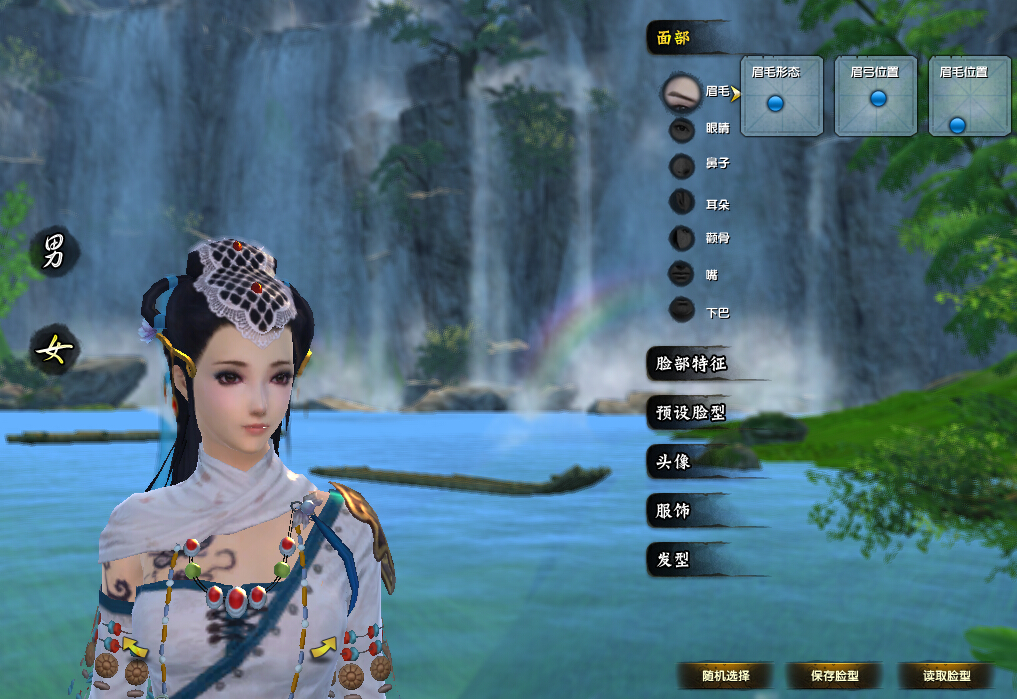Open the 服饰 clothing section

click(x=675, y=511)
